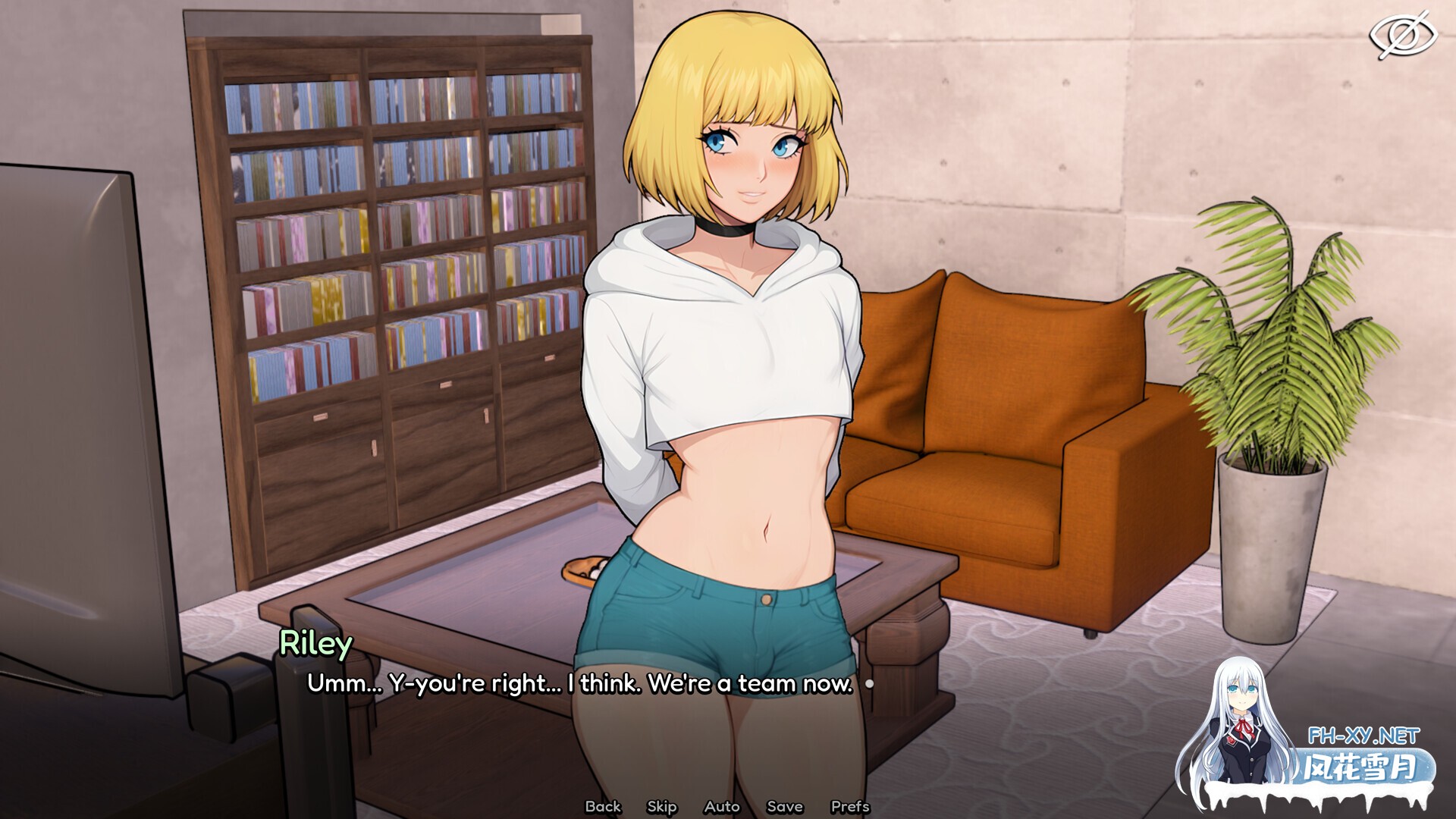The image size is (1456, 819).
Task: Click Save in the bottom menu bar
Action: click(x=785, y=806)
